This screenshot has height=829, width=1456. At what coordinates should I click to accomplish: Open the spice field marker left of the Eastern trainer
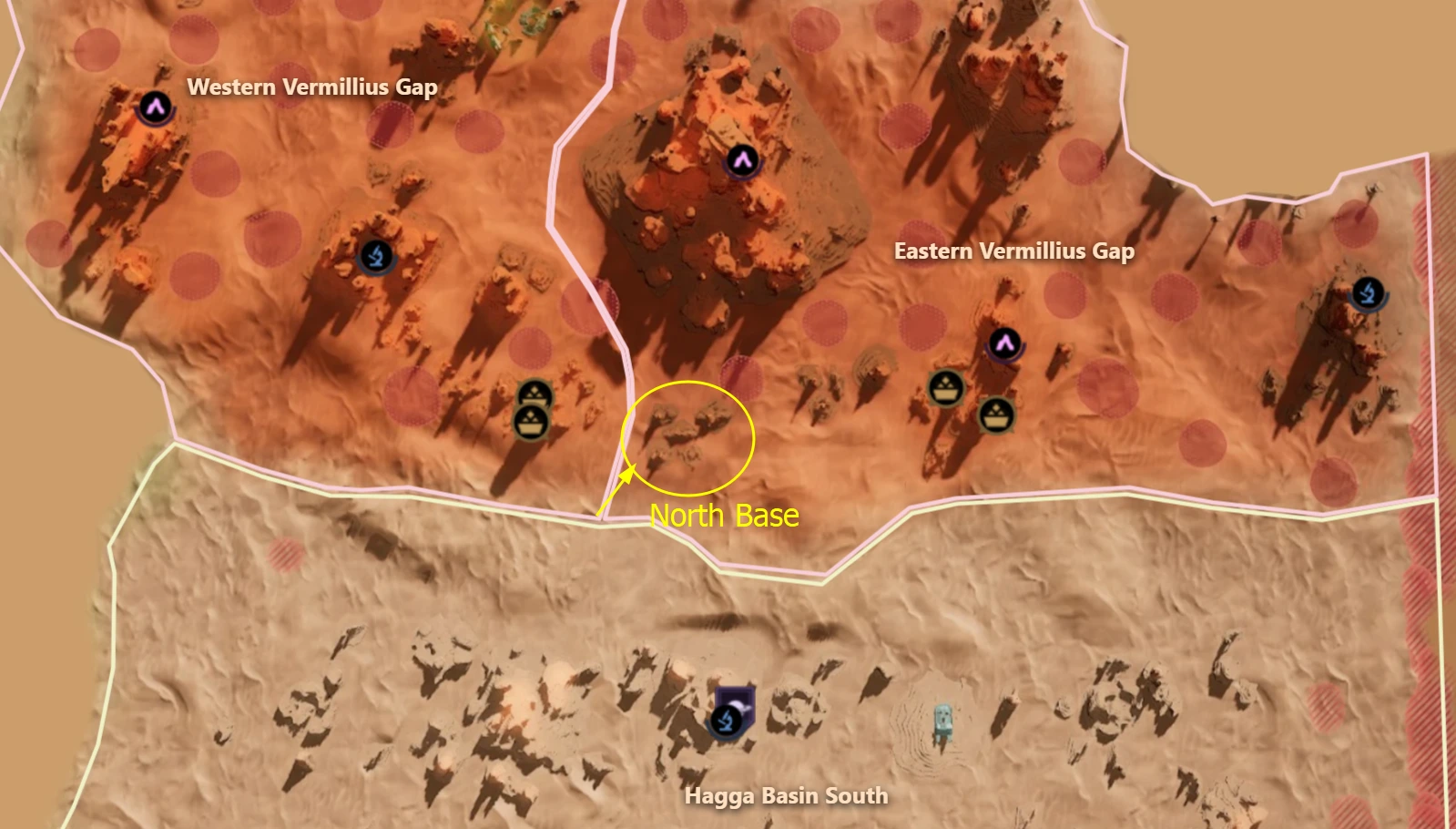coord(945,387)
